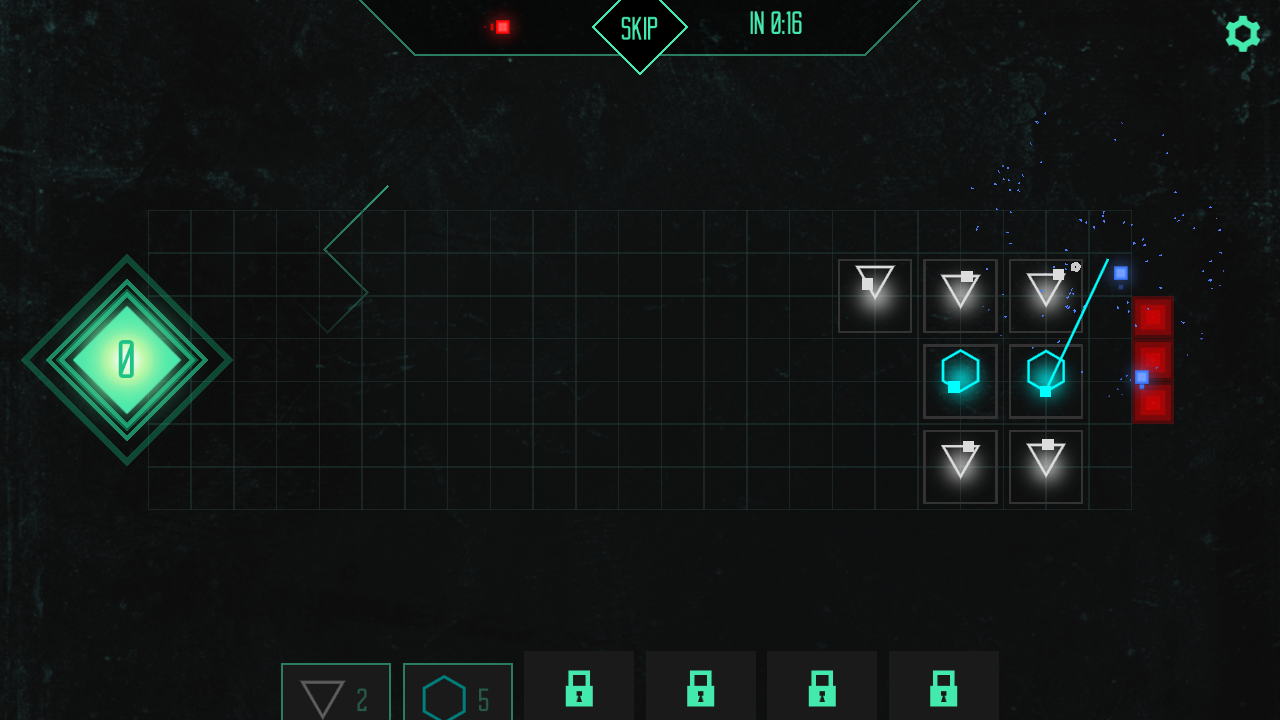
Task: Click the top-middle triangle turret on the grid
Action: click(x=959, y=295)
